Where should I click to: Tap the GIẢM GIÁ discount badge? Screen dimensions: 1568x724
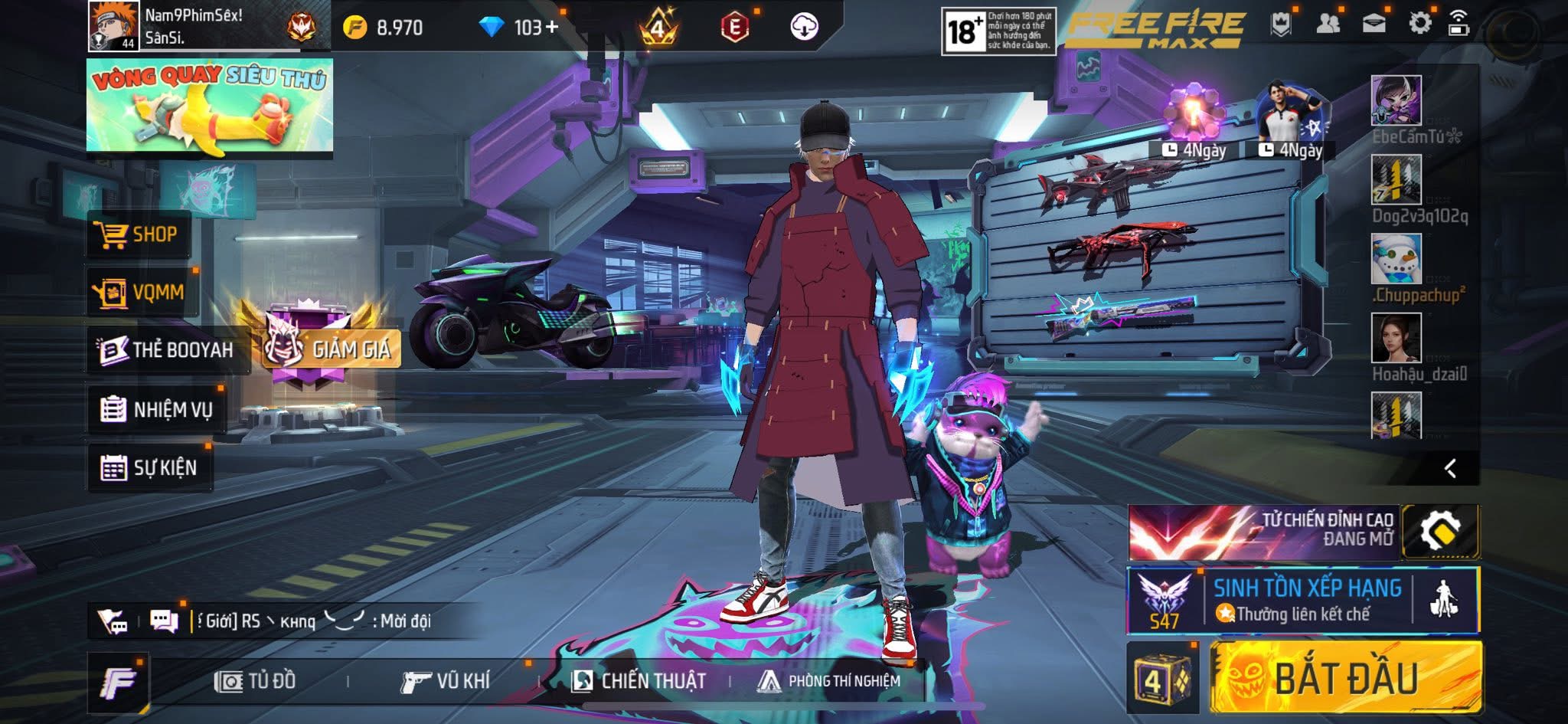[331, 349]
